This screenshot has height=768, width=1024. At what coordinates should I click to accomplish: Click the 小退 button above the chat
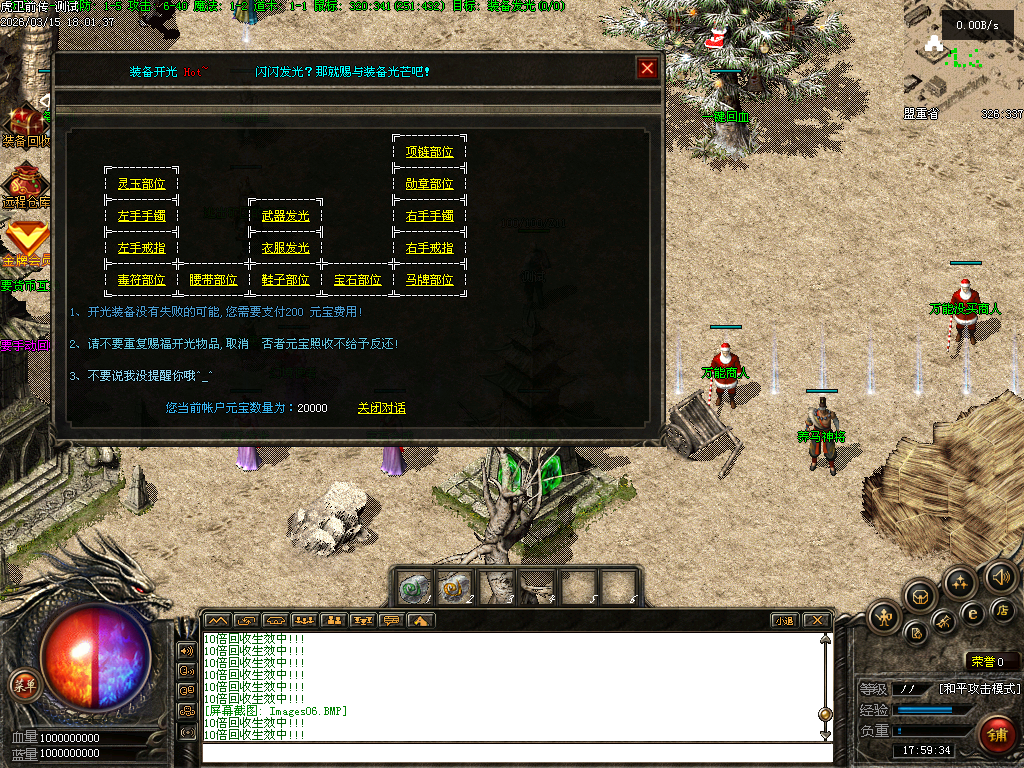tap(785, 620)
